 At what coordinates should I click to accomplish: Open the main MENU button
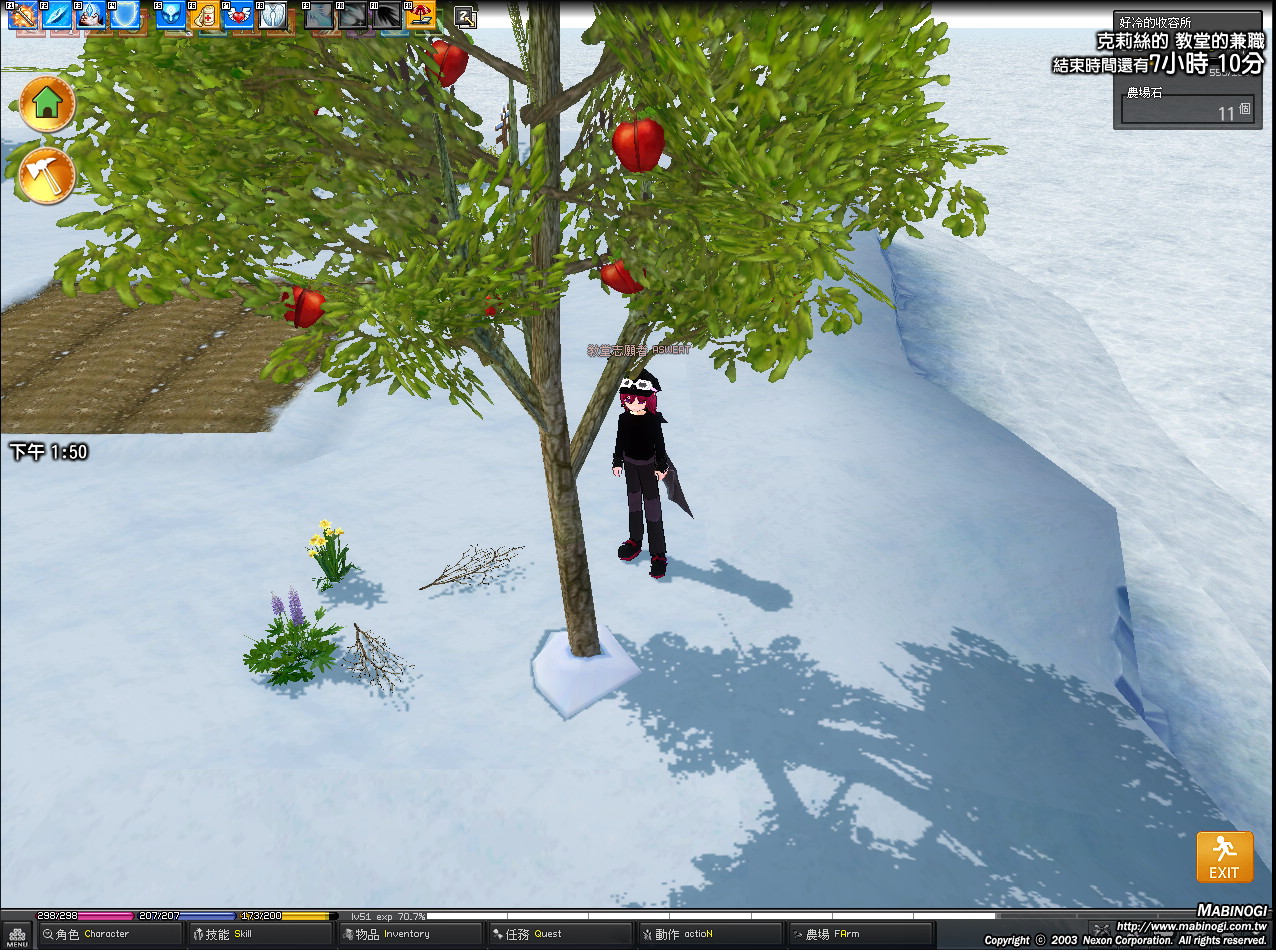17,936
